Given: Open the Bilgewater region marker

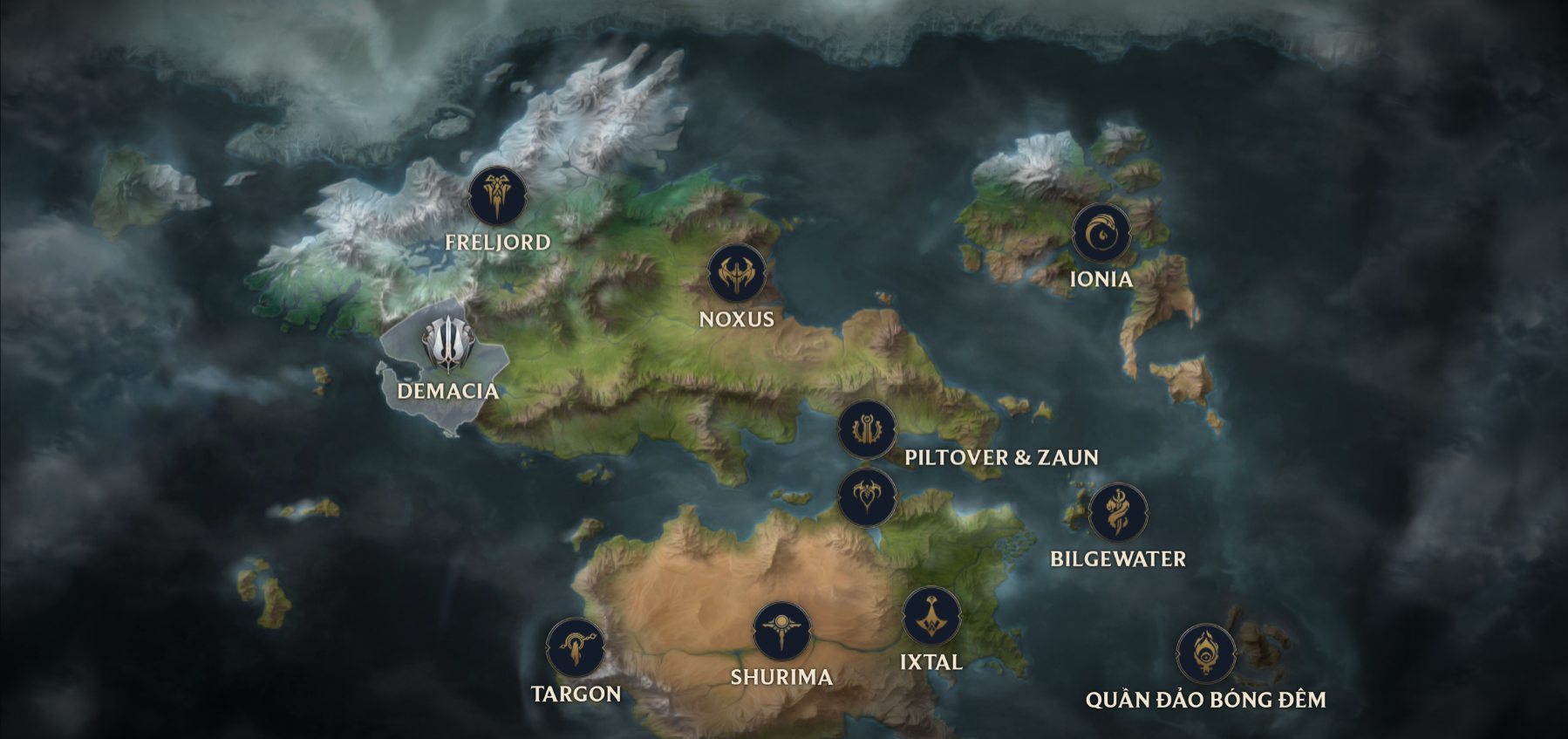Looking at the screenshot, I should 1118,513.
